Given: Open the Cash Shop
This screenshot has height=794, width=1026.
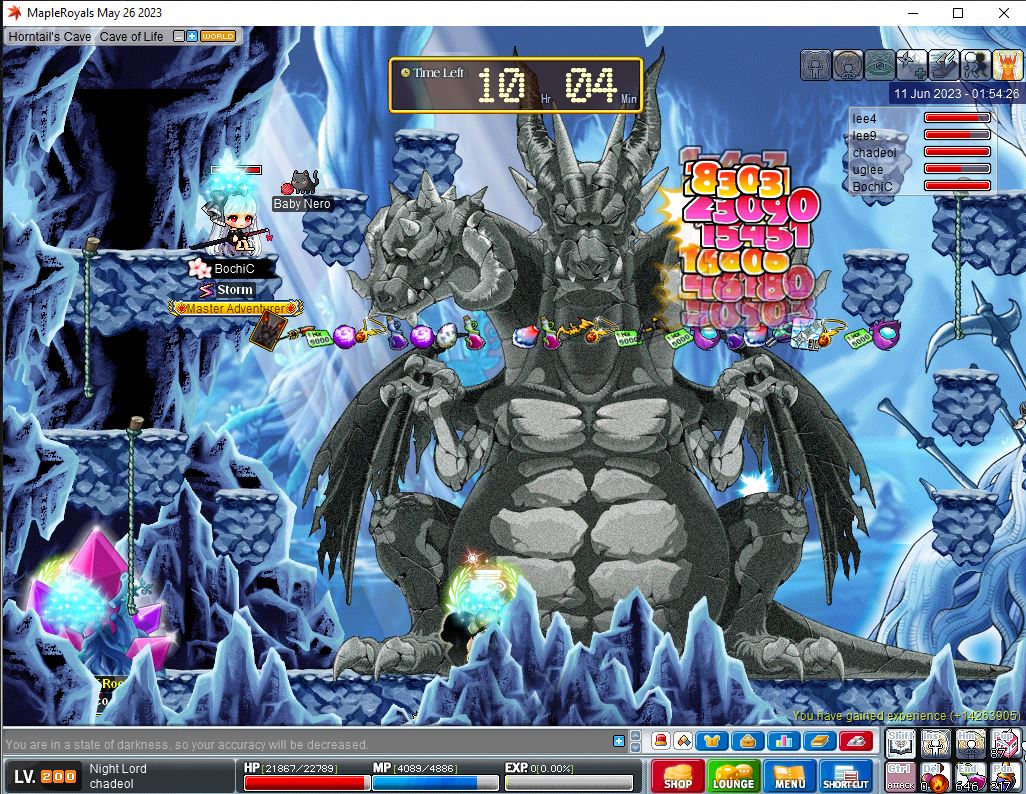Looking at the screenshot, I should tap(677, 777).
